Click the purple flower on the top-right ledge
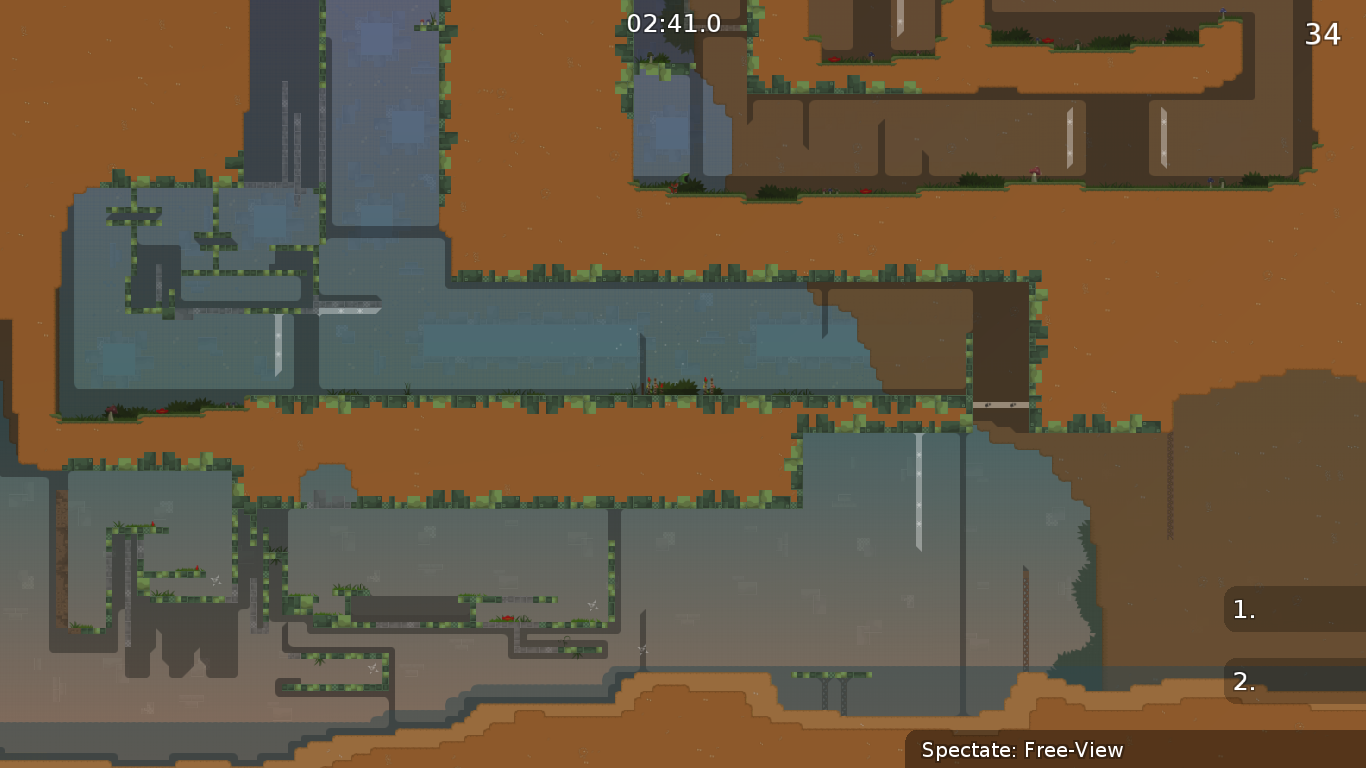This screenshot has width=1366, height=768. pyautogui.click(x=1222, y=12)
